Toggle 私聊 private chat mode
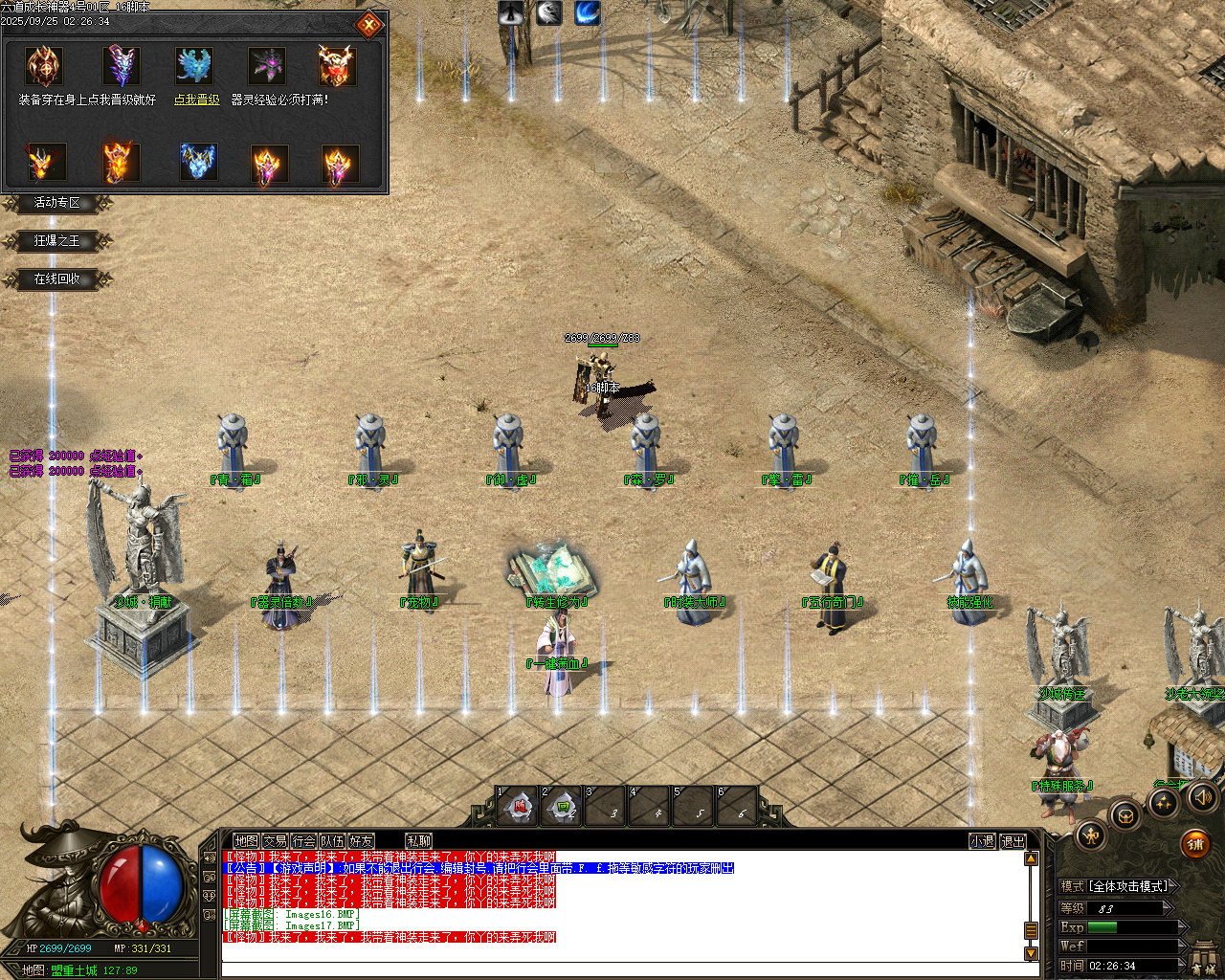The height and width of the screenshot is (980, 1225). pos(418,840)
